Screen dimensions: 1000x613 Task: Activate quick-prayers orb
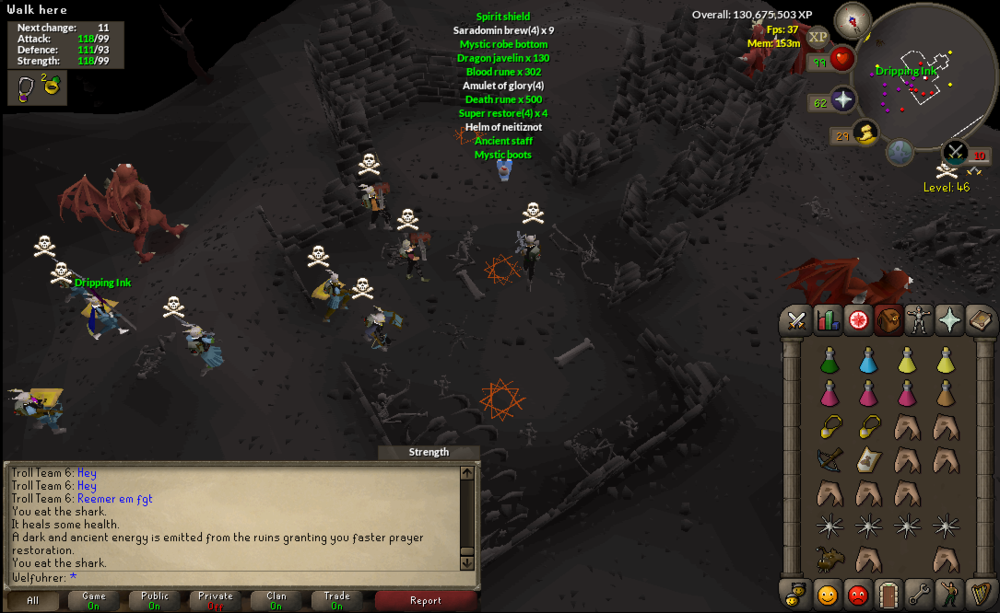click(x=843, y=100)
